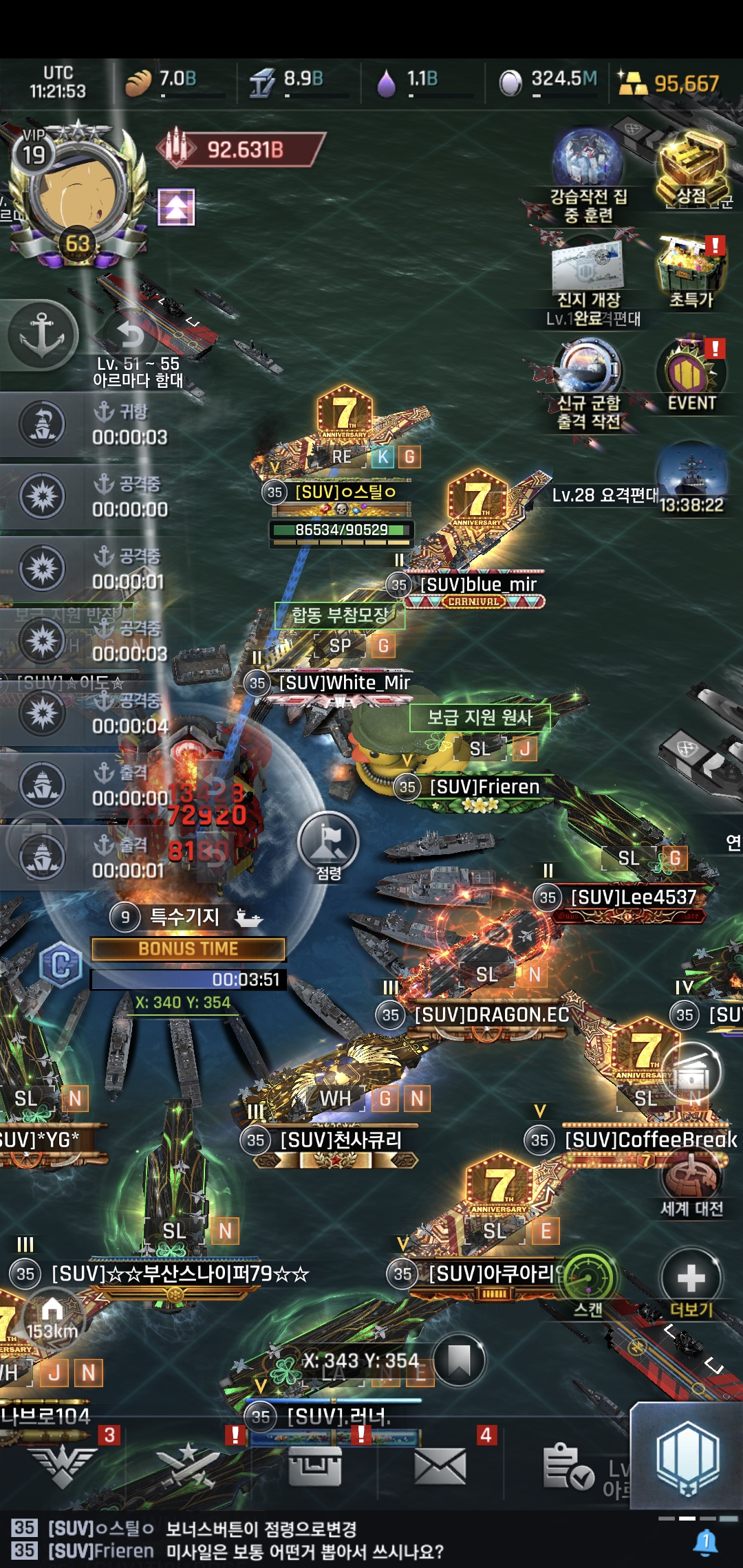The width and height of the screenshot is (743, 1568).
Task: Open 신규 군함 출격 작전 event
Action: click(588, 375)
